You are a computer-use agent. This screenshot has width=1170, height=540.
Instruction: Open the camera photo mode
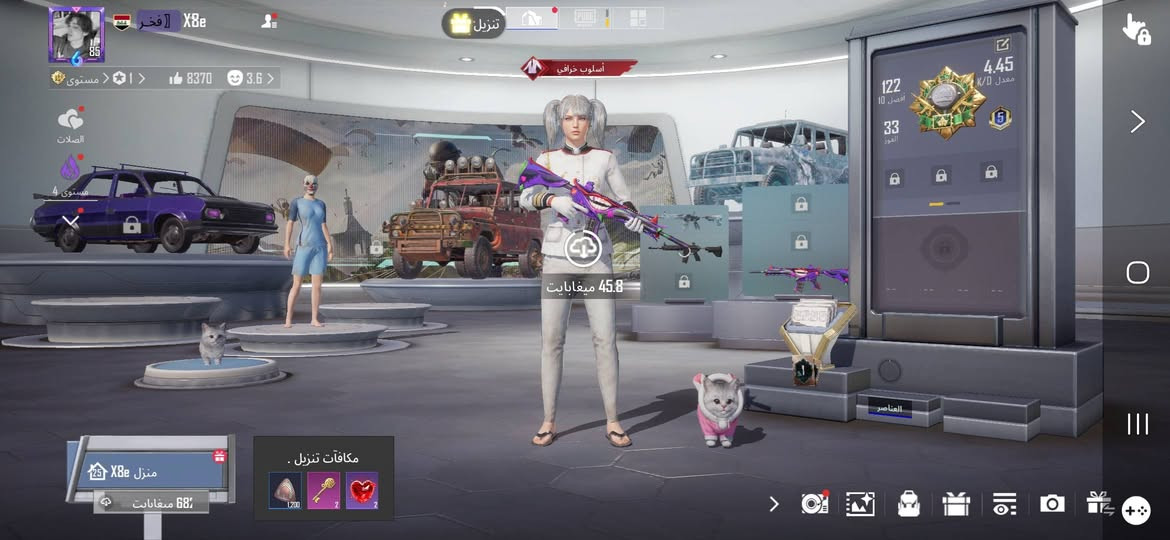click(x=1052, y=504)
